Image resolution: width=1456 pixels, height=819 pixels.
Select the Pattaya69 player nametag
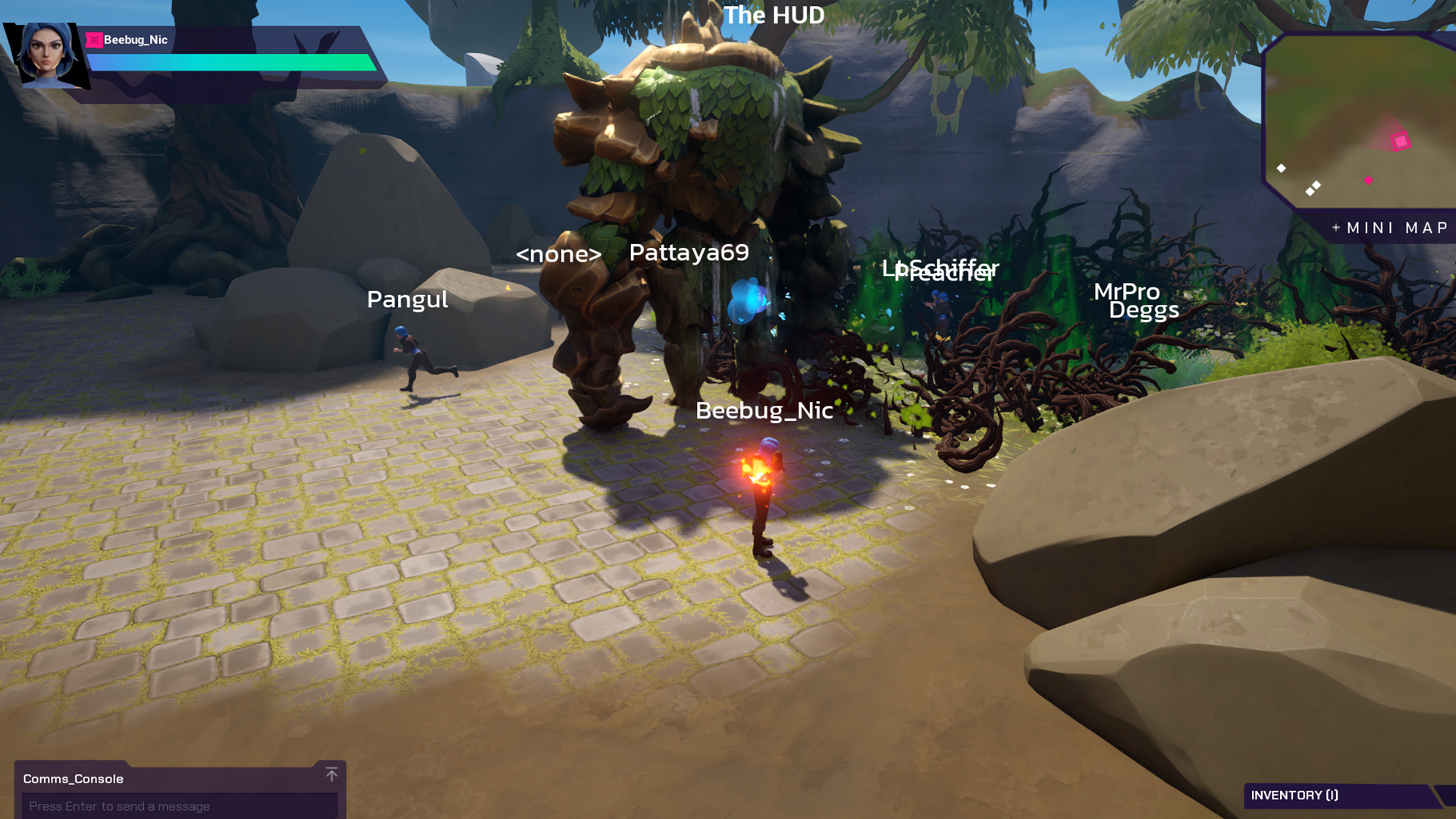click(689, 253)
